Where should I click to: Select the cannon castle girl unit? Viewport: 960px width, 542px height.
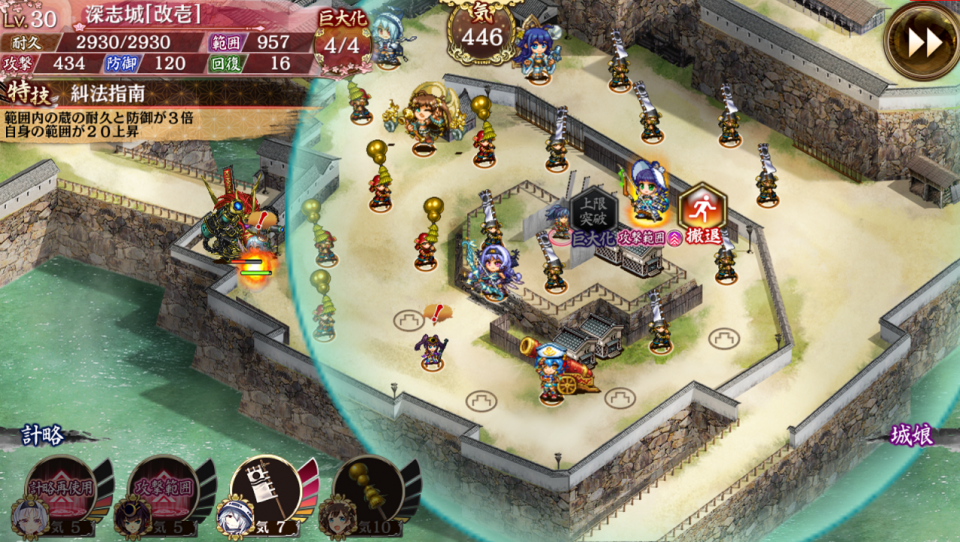[551, 367]
